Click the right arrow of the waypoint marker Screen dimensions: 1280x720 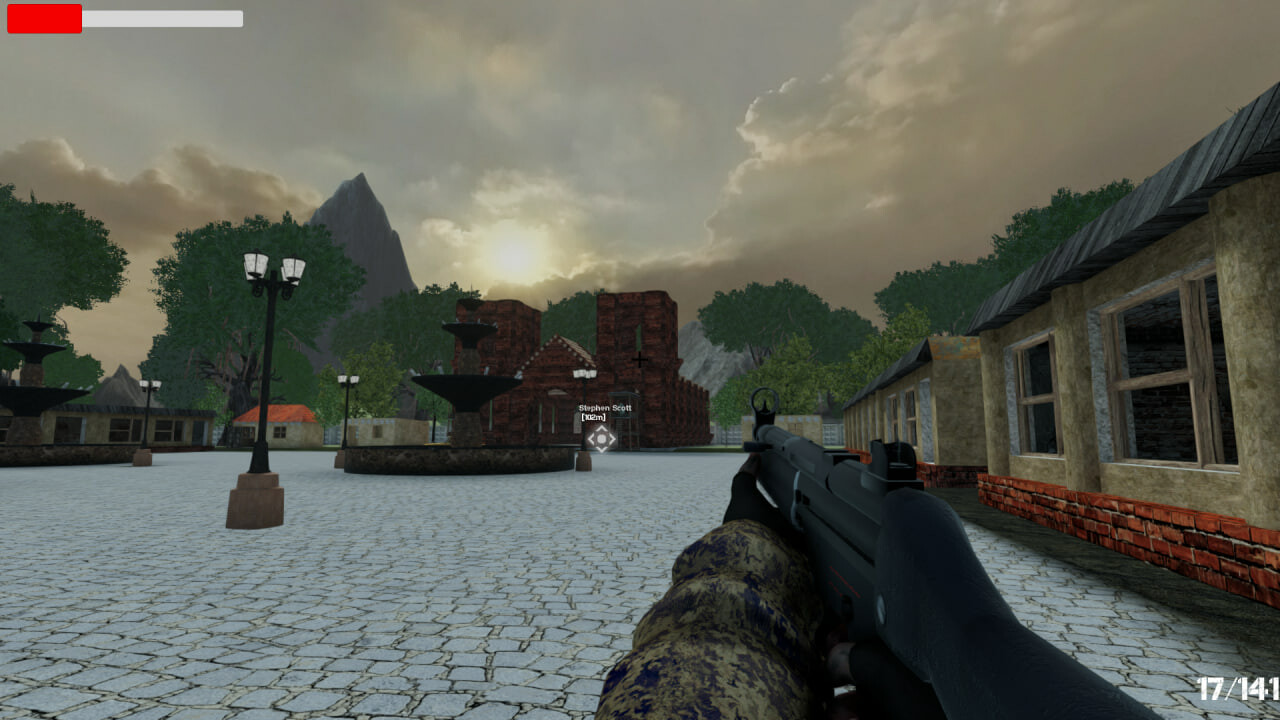pyautogui.click(x=611, y=438)
